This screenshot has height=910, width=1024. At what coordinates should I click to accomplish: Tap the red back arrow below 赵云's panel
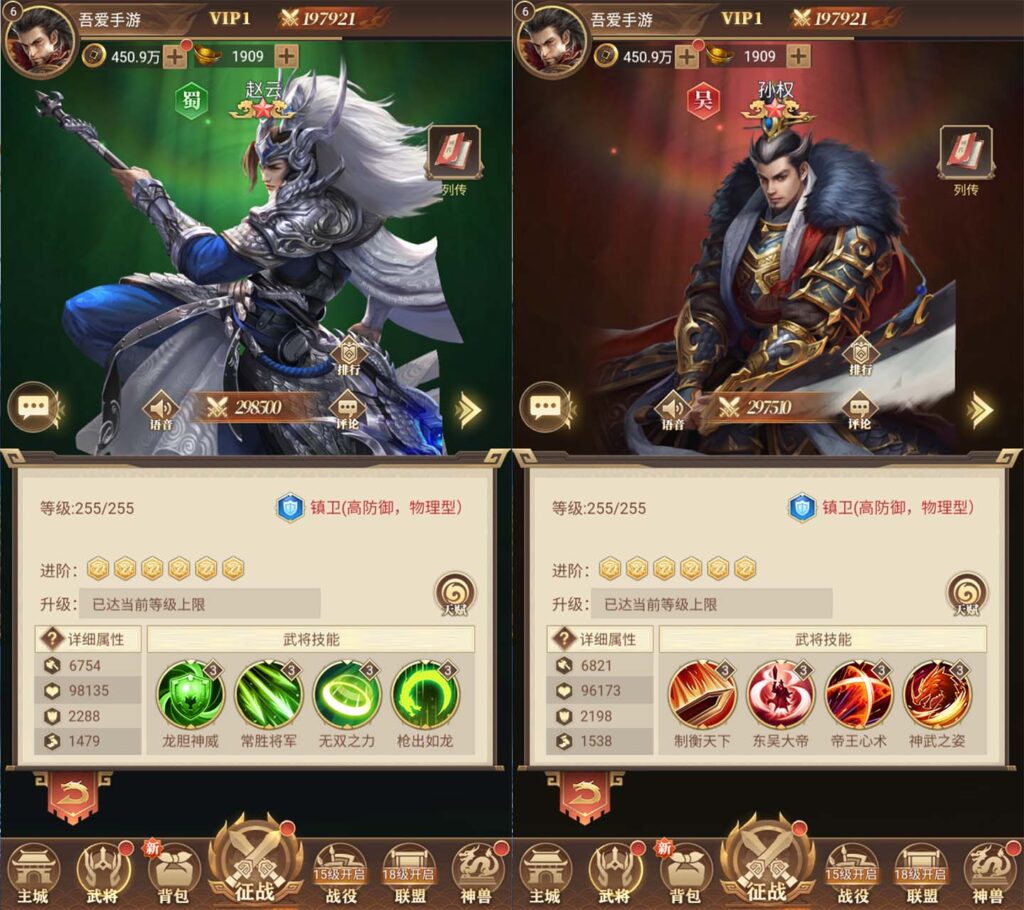pos(72,797)
